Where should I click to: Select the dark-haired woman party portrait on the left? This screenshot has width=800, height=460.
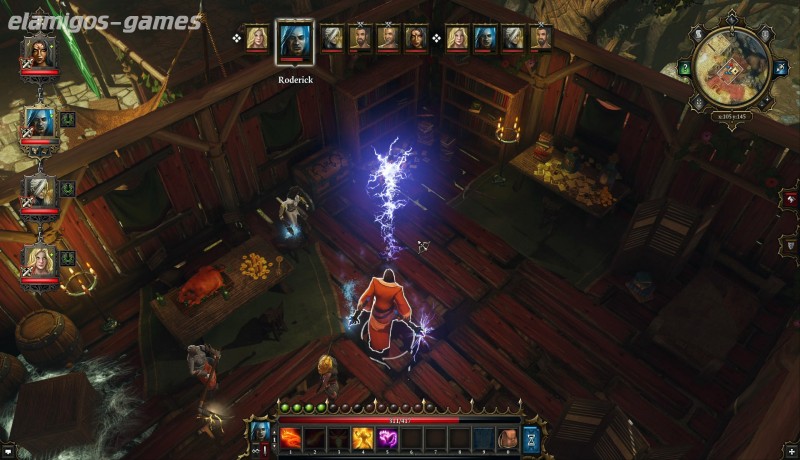(x=39, y=52)
